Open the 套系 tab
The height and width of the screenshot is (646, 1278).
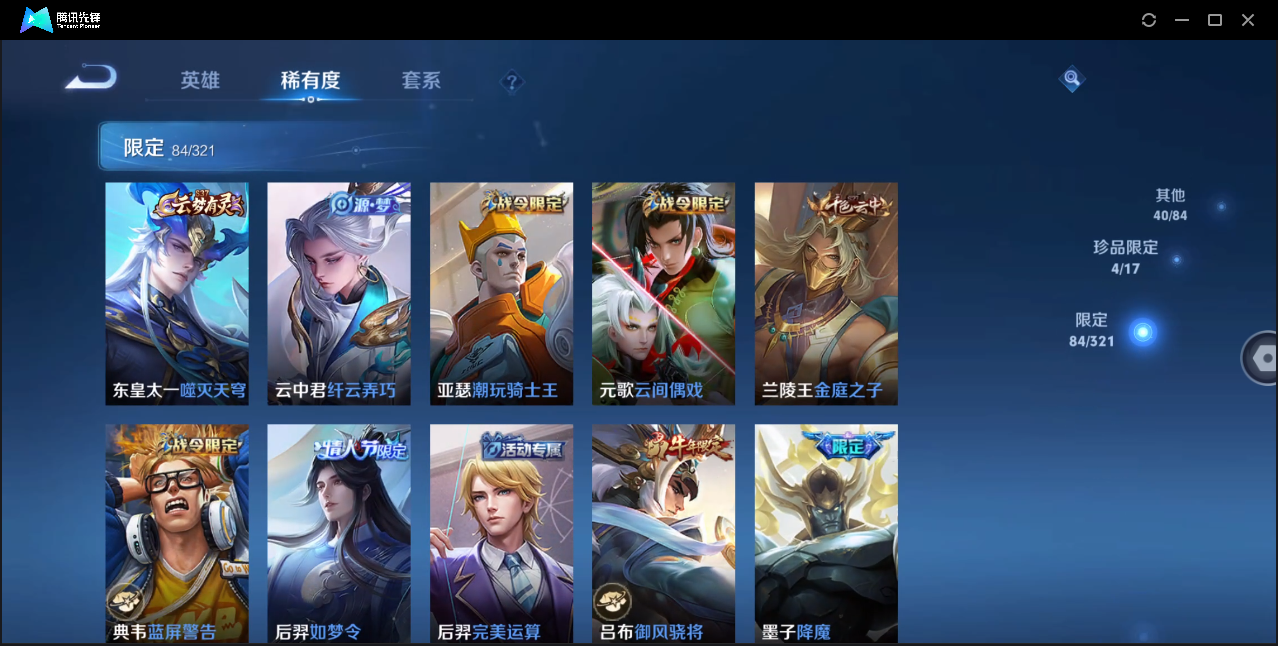tap(421, 81)
